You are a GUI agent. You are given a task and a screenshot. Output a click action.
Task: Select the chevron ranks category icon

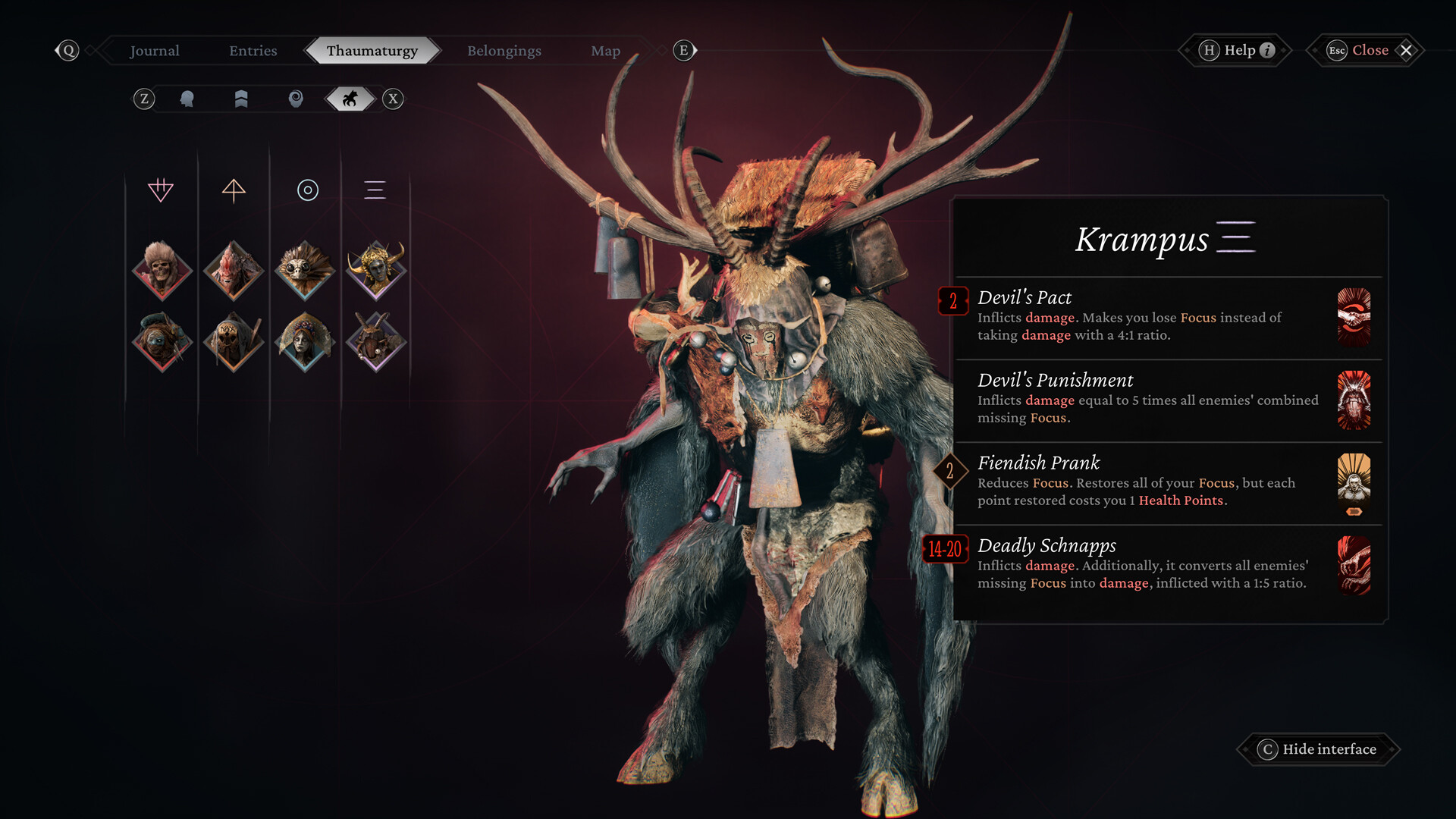click(240, 99)
